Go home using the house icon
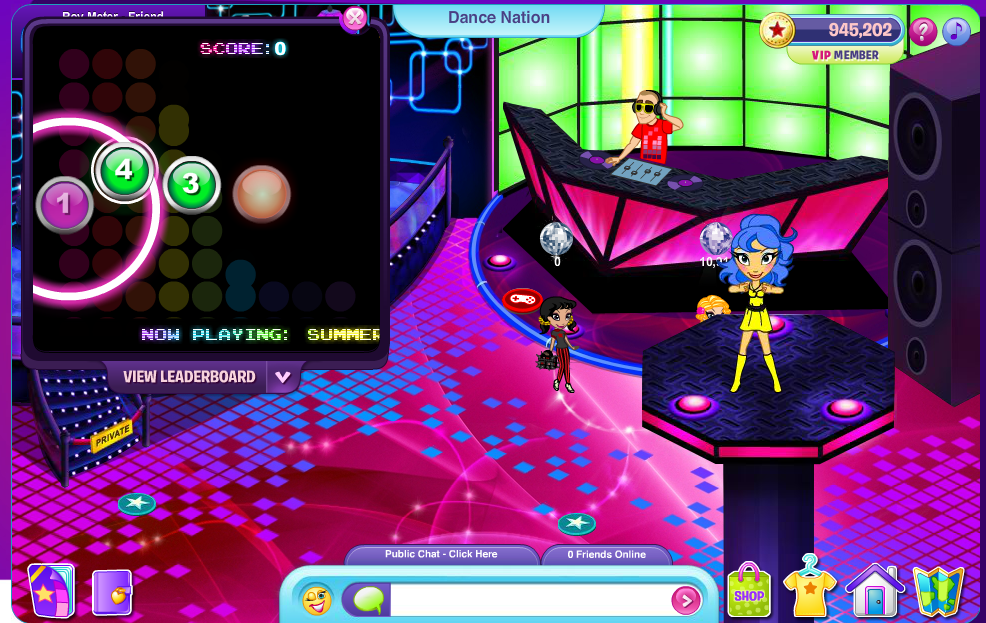The height and width of the screenshot is (623, 986). pyautogui.click(x=875, y=591)
